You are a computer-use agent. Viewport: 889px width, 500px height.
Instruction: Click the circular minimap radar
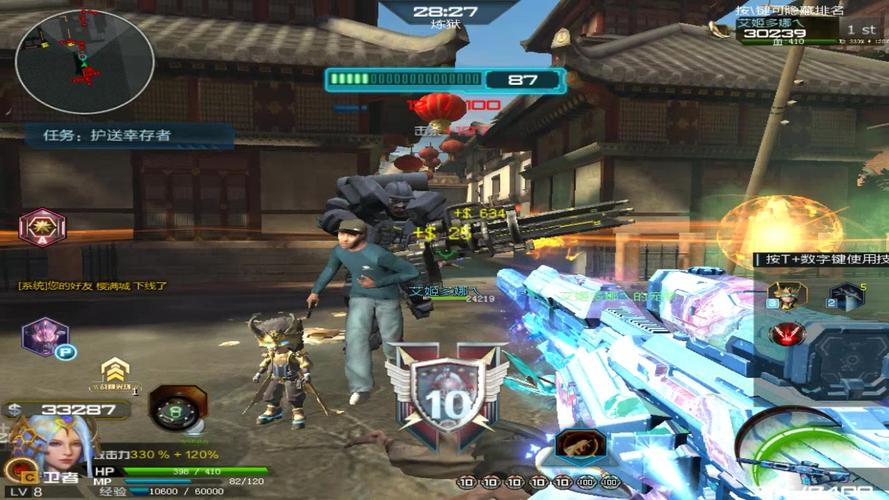click(x=85, y=62)
